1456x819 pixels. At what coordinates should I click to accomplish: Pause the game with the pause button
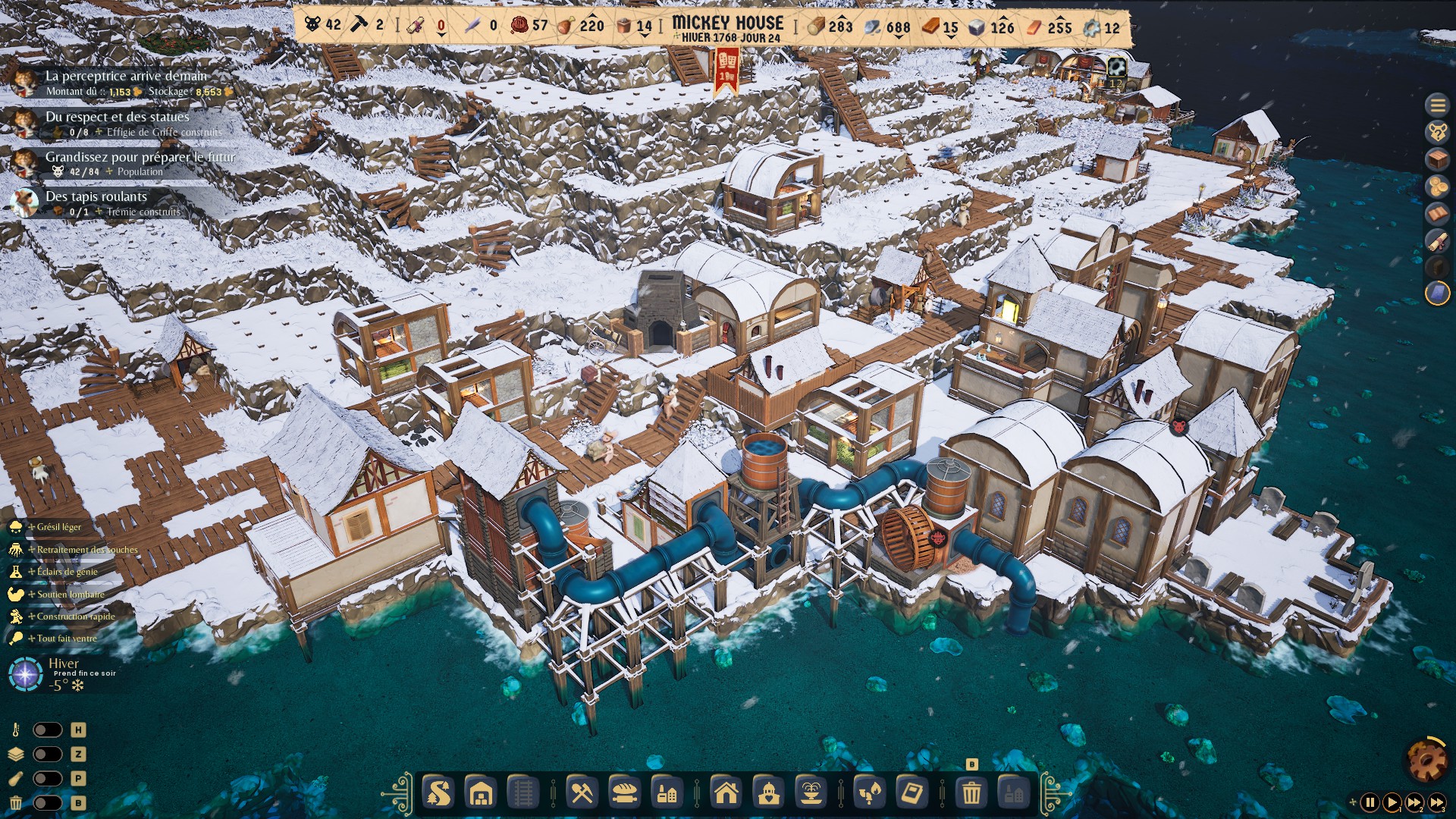tap(1370, 802)
